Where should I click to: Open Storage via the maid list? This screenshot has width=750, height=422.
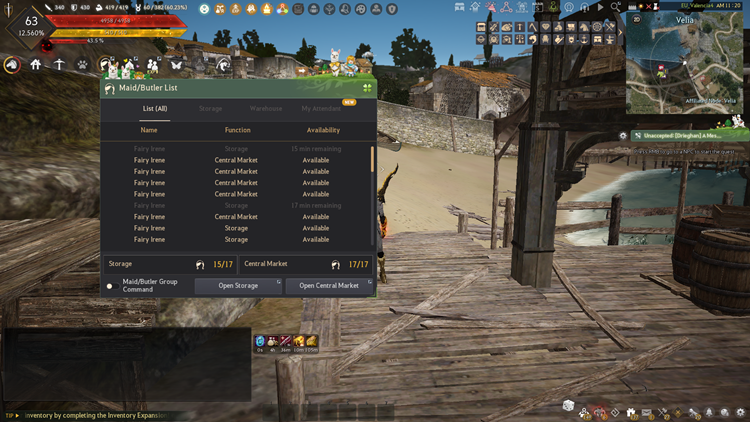point(239,286)
